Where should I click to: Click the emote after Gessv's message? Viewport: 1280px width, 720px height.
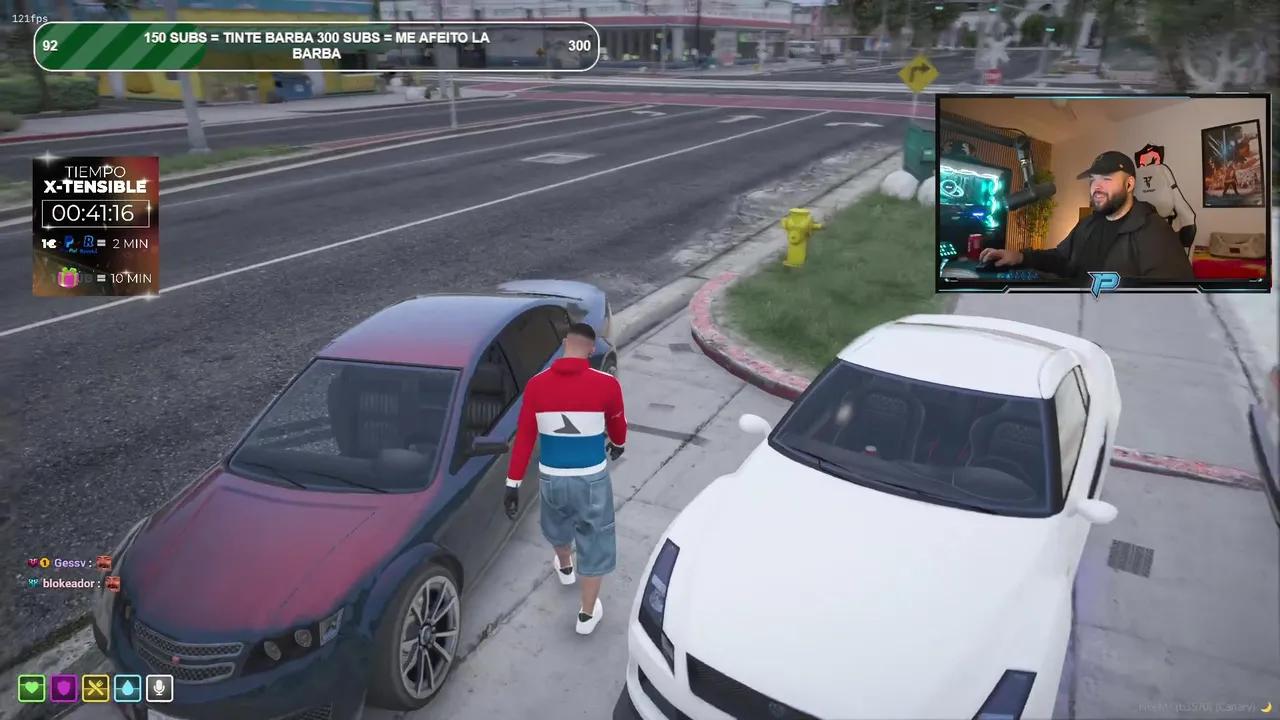[x=104, y=562]
